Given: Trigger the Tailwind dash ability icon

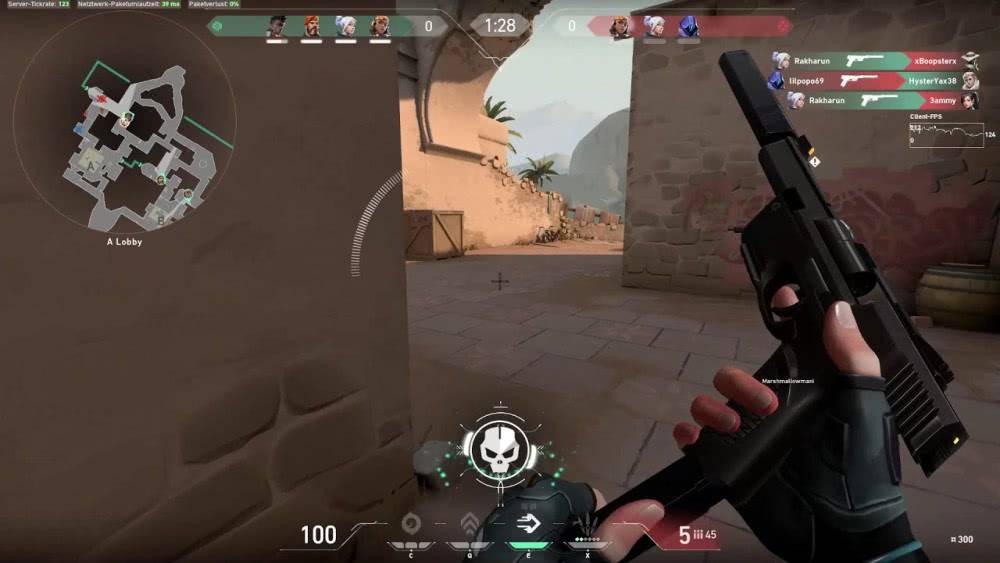Looking at the screenshot, I should pos(527,524).
